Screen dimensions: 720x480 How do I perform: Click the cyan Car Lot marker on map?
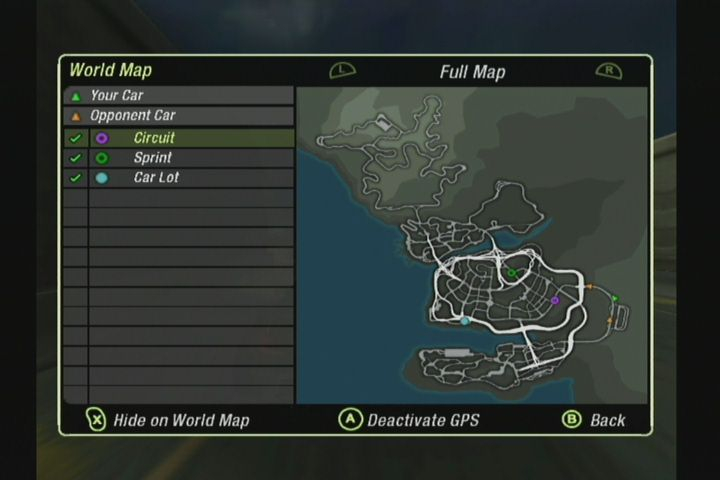[465, 321]
